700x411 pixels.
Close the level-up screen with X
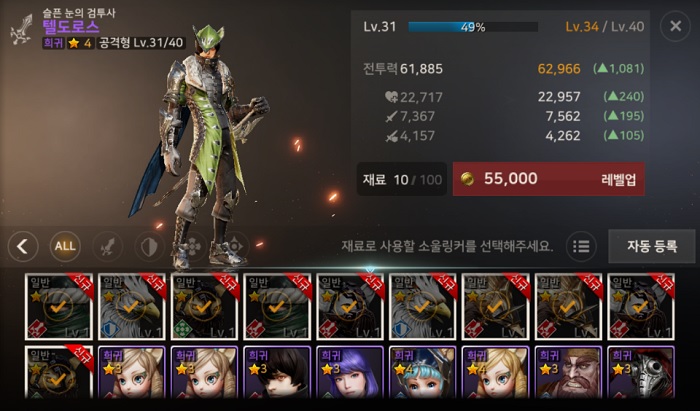(674, 27)
